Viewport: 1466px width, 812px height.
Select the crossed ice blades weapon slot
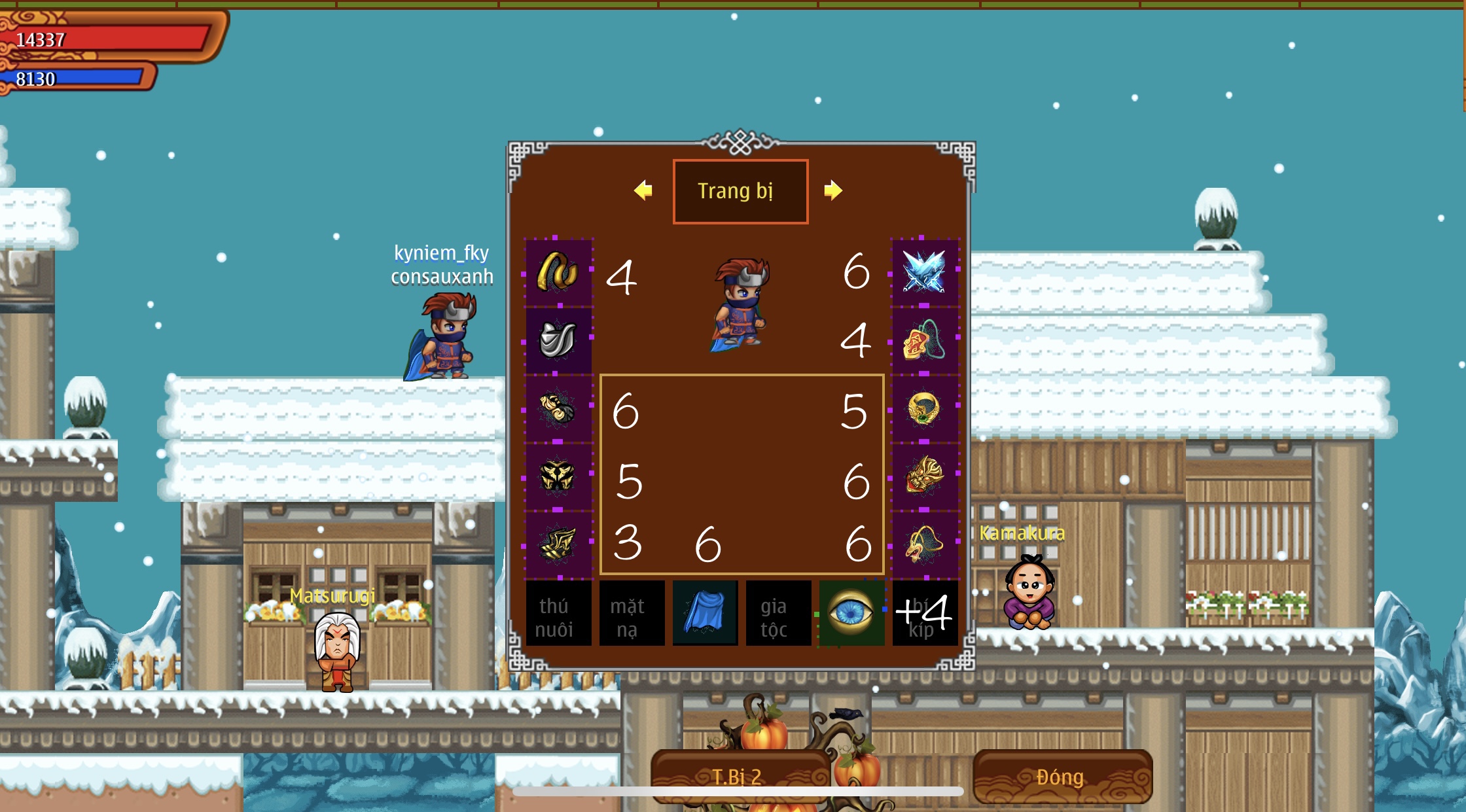(x=923, y=271)
